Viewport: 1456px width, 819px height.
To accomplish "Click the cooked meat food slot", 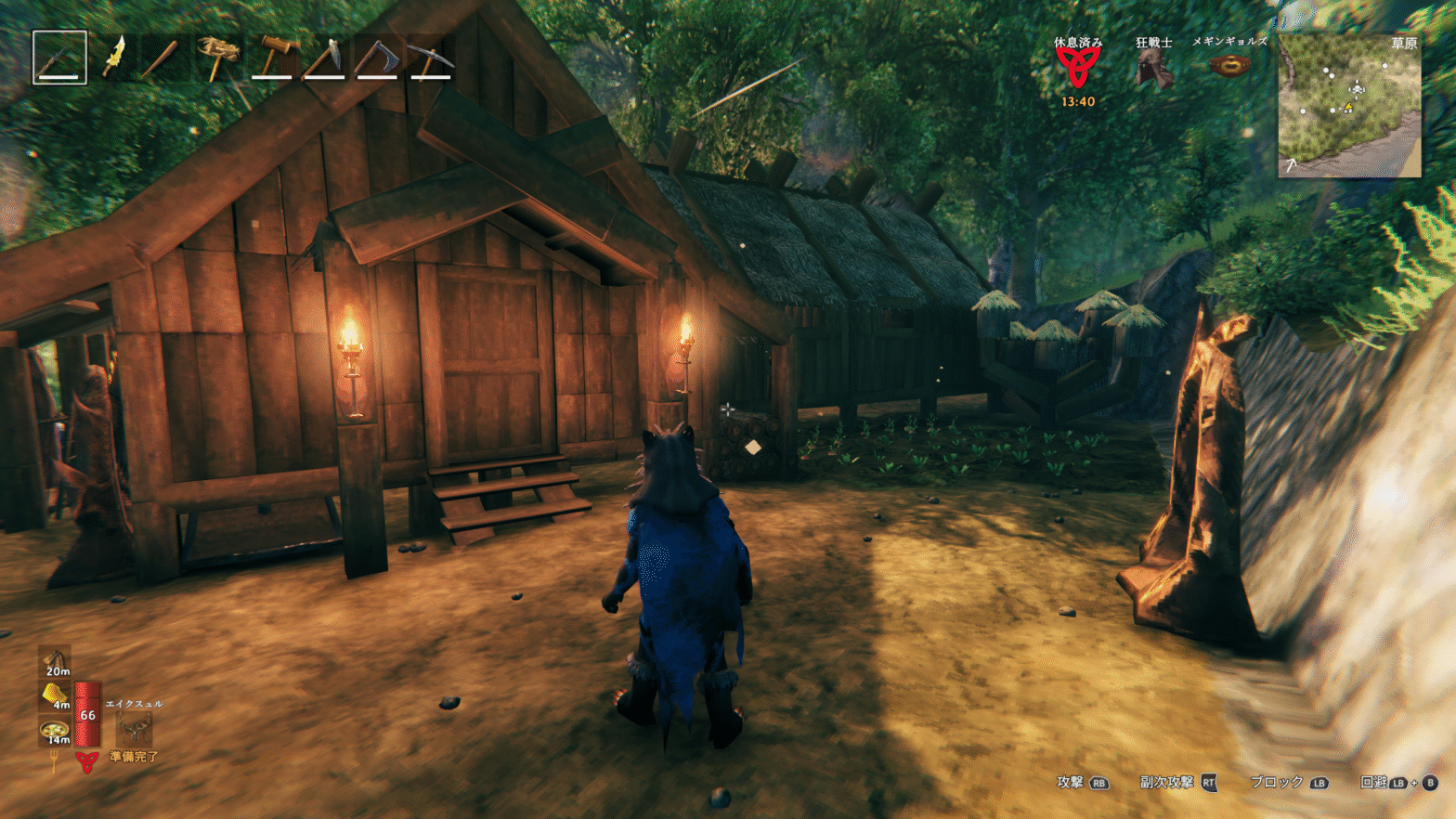I will point(56,661).
